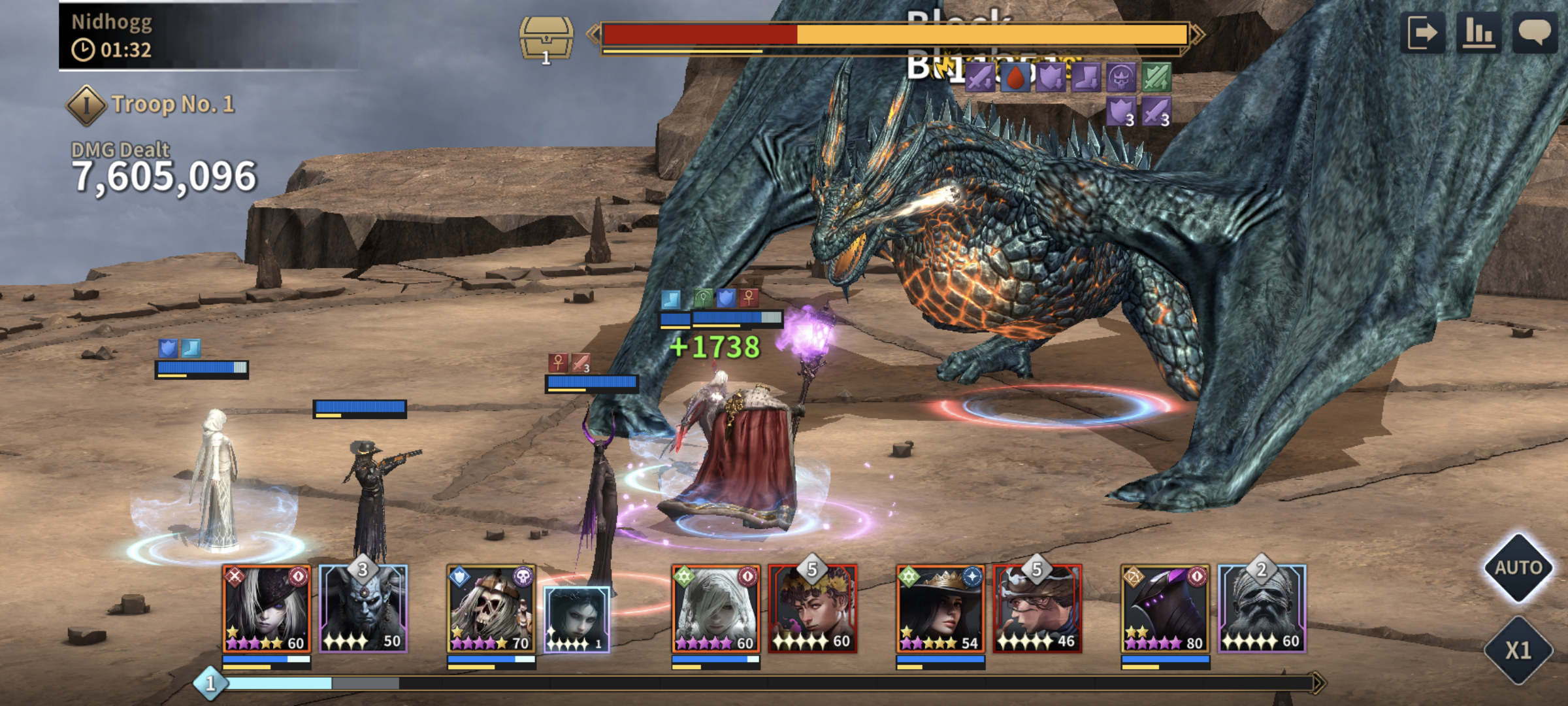Select the dark-haired woman card level 1
This screenshot has width=1568, height=706.
click(577, 619)
